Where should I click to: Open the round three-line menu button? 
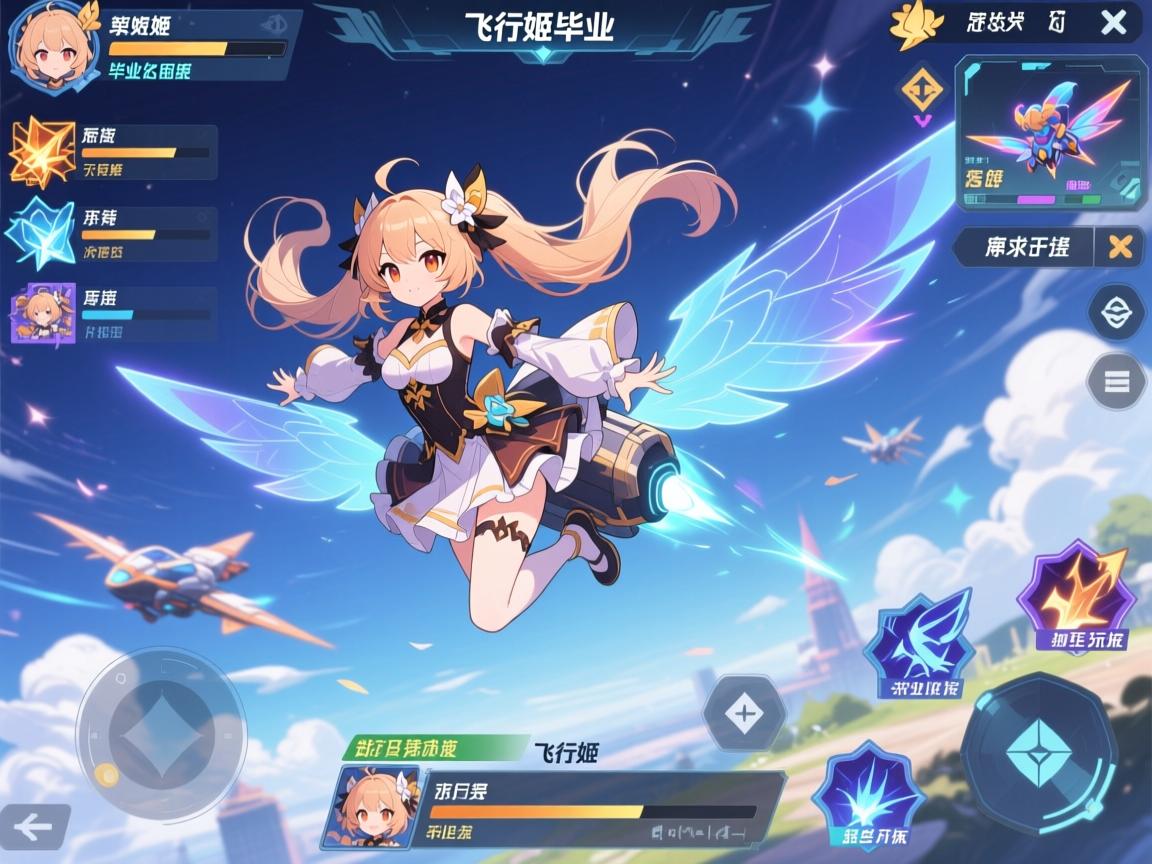[x=1116, y=381]
